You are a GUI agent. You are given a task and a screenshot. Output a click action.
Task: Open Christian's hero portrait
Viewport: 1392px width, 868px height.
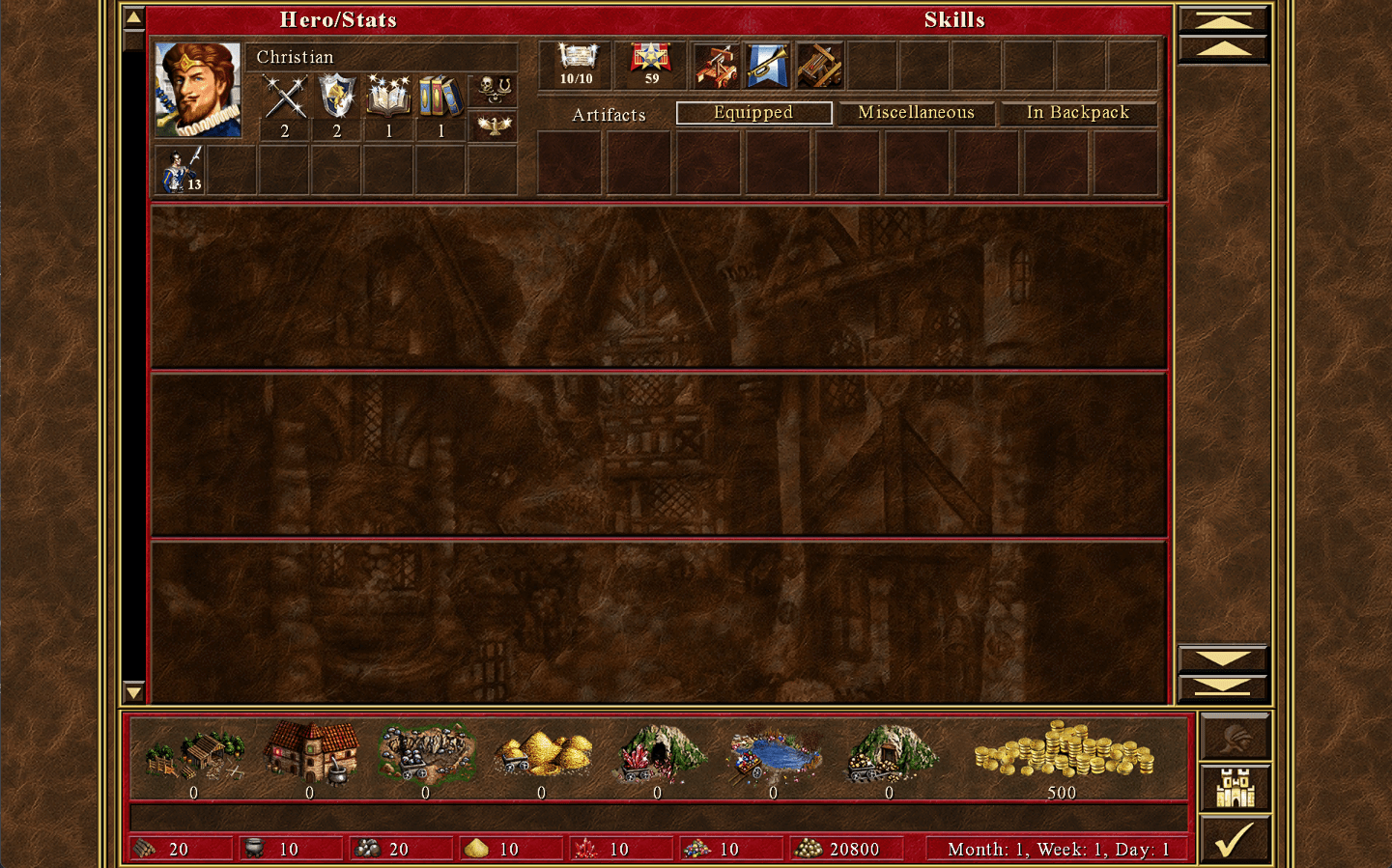[198, 90]
